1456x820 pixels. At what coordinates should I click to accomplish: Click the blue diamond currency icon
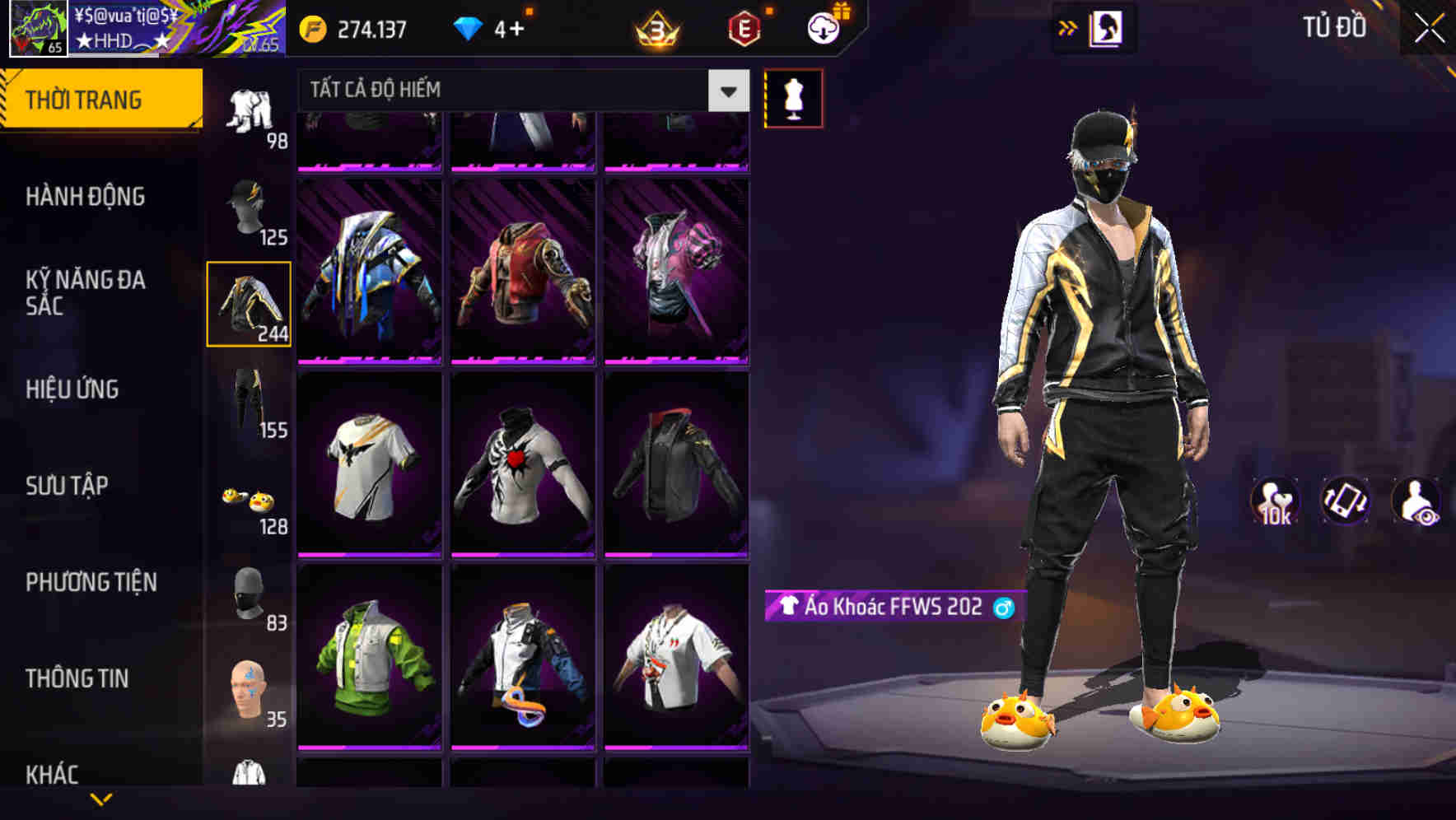468,27
